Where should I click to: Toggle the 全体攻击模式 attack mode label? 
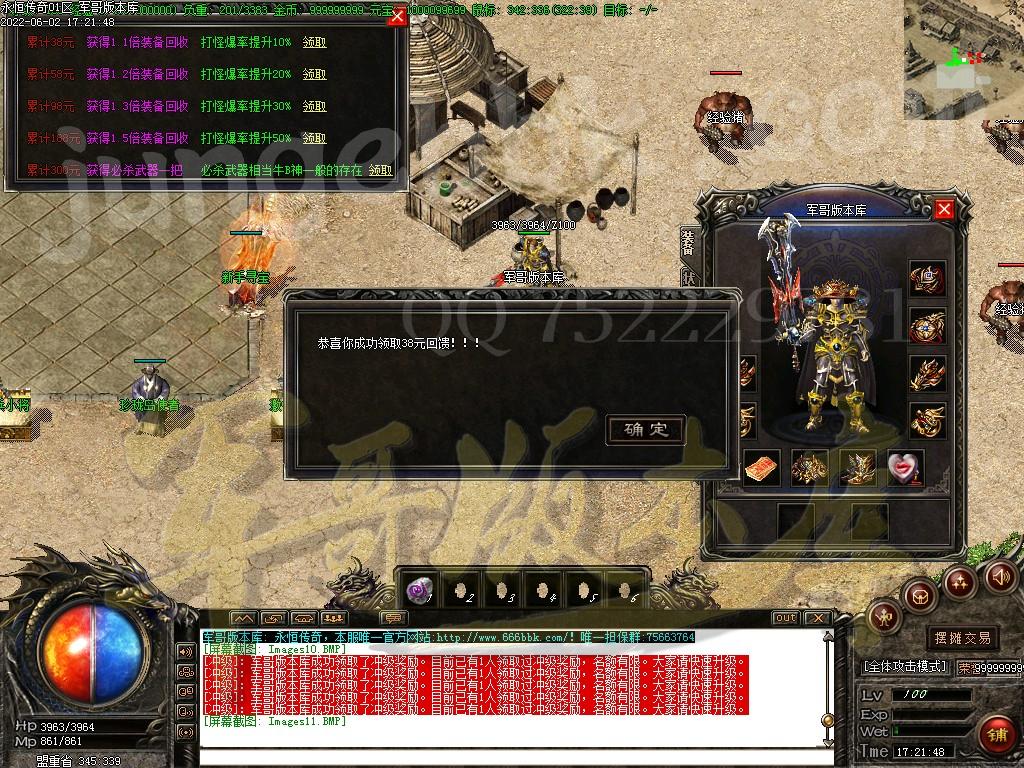[x=905, y=666]
